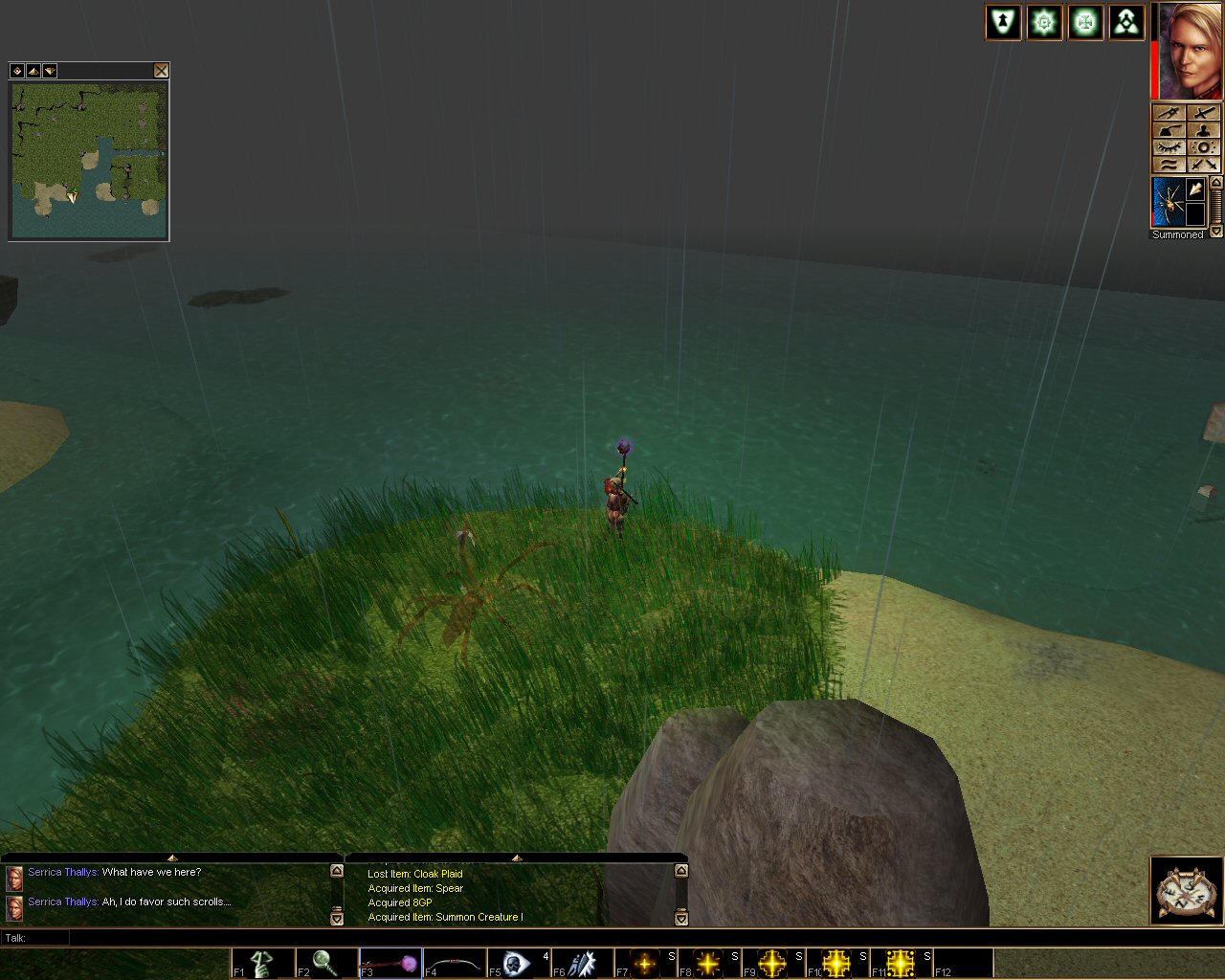Use the F1 hand gesture quickslot
The height and width of the screenshot is (980, 1225).
click(x=262, y=963)
